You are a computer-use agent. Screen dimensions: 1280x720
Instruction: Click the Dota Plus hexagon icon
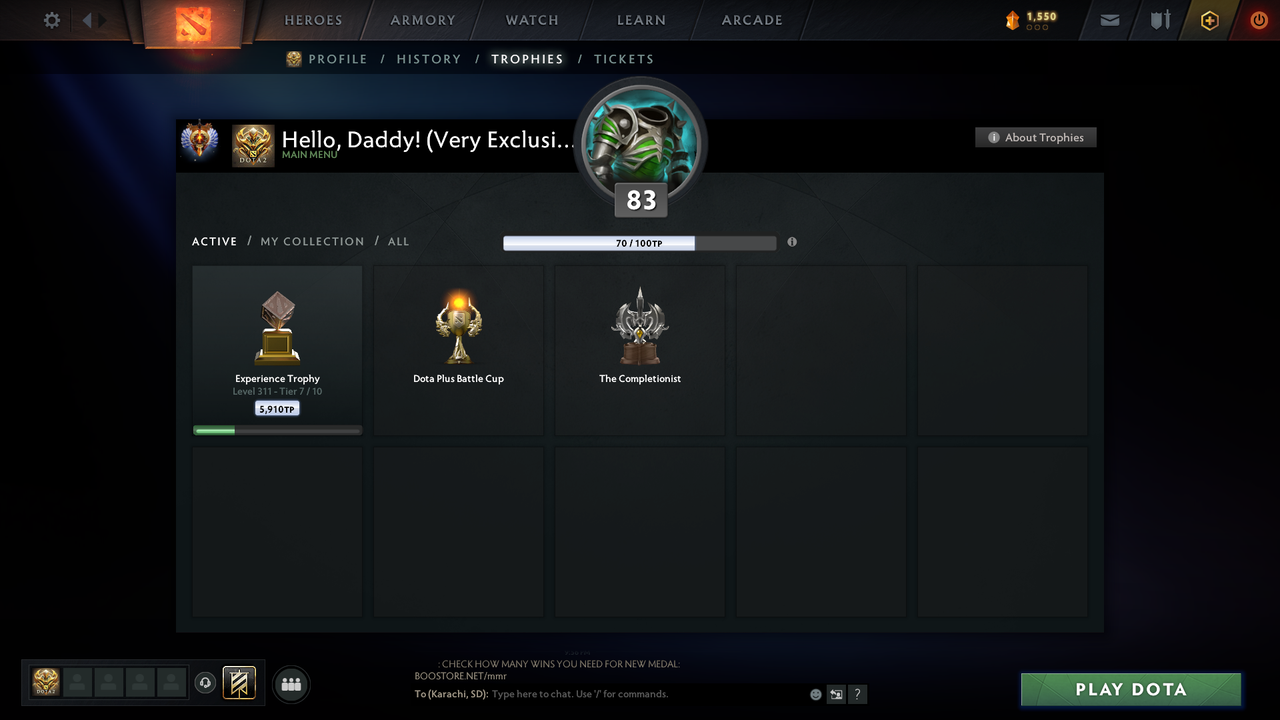1209,20
